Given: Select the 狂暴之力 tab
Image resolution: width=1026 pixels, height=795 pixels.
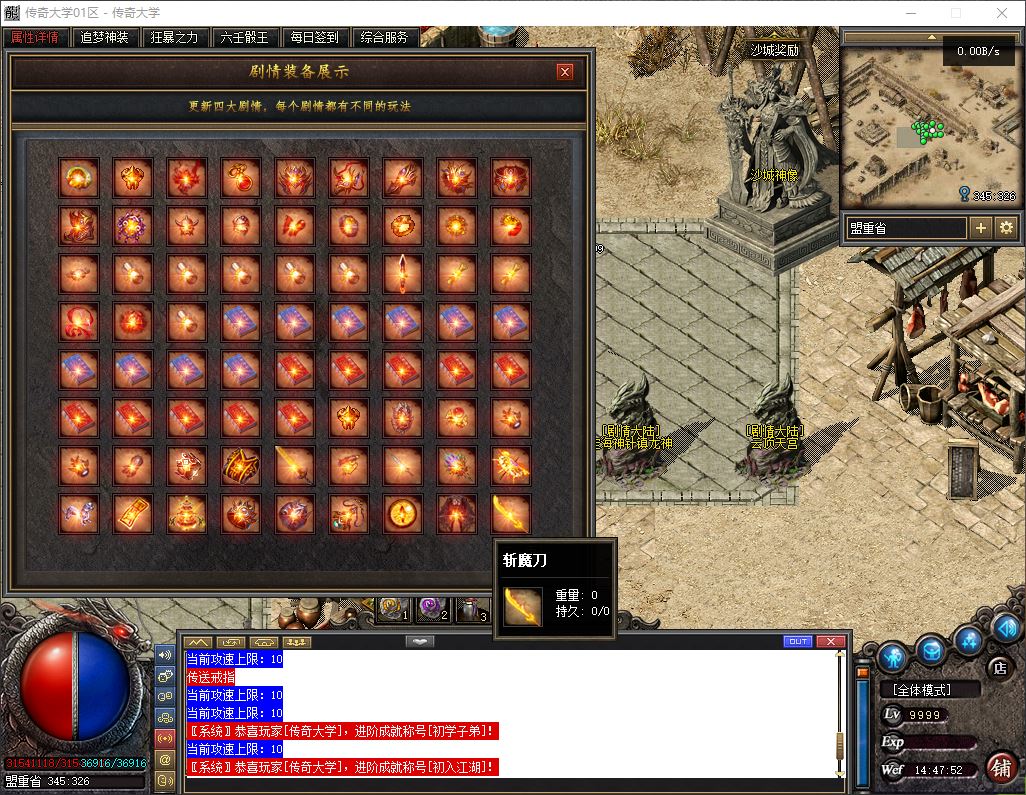Looking at the screenshot, I should pos(174,38).
